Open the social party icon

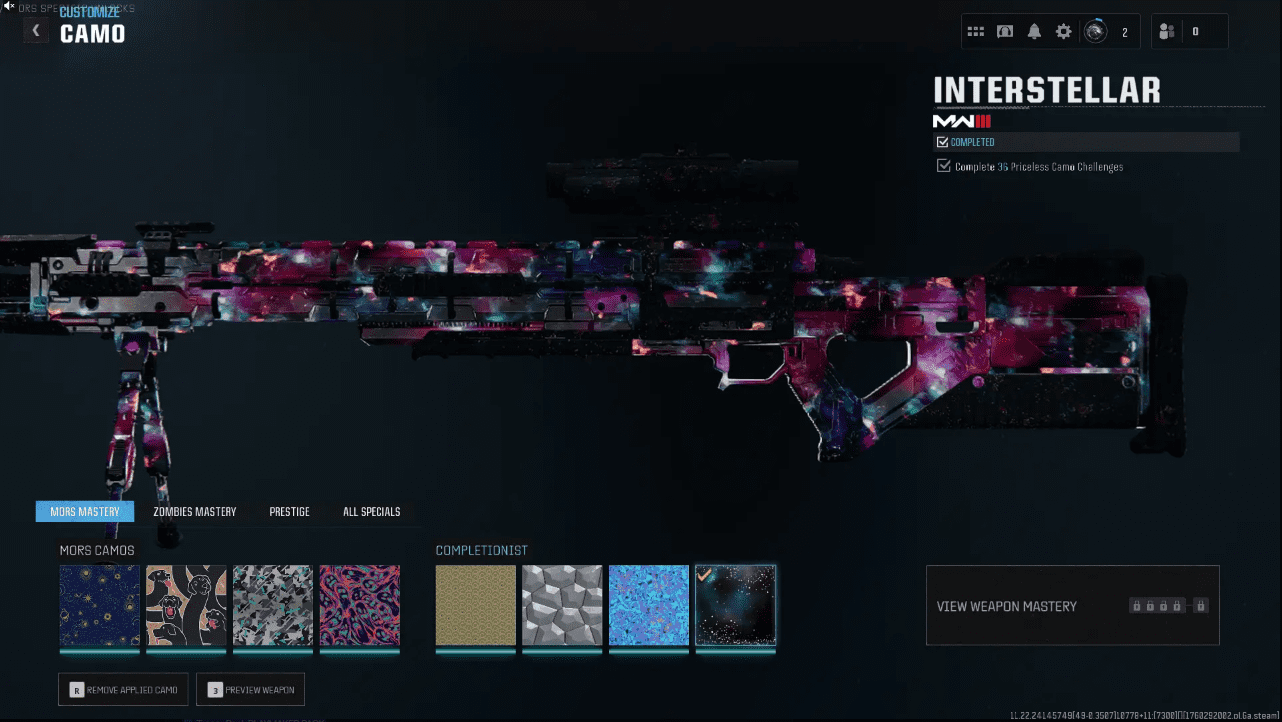[1167, 32]
